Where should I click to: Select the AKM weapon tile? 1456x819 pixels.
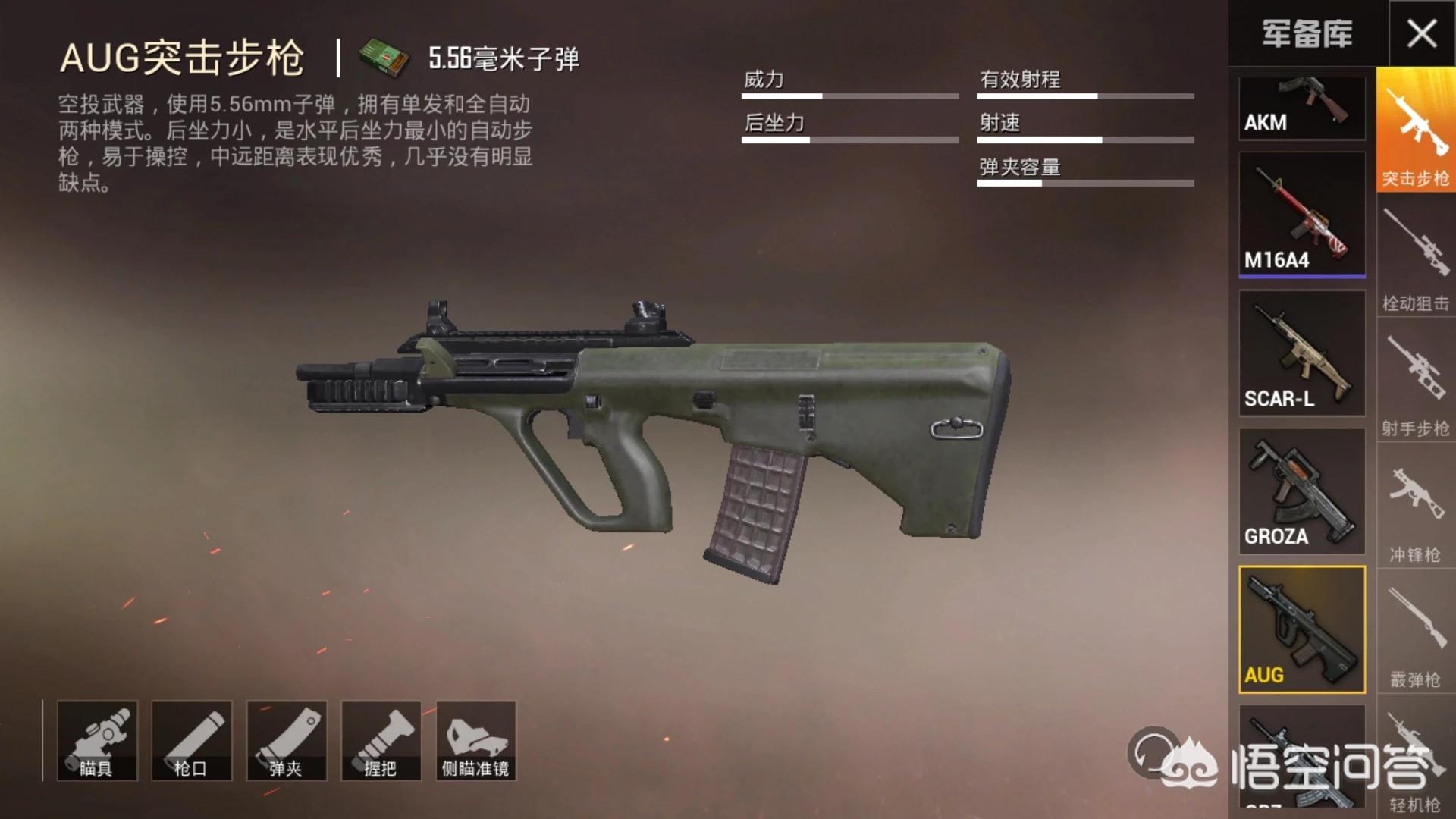(x=1301, y=107)
